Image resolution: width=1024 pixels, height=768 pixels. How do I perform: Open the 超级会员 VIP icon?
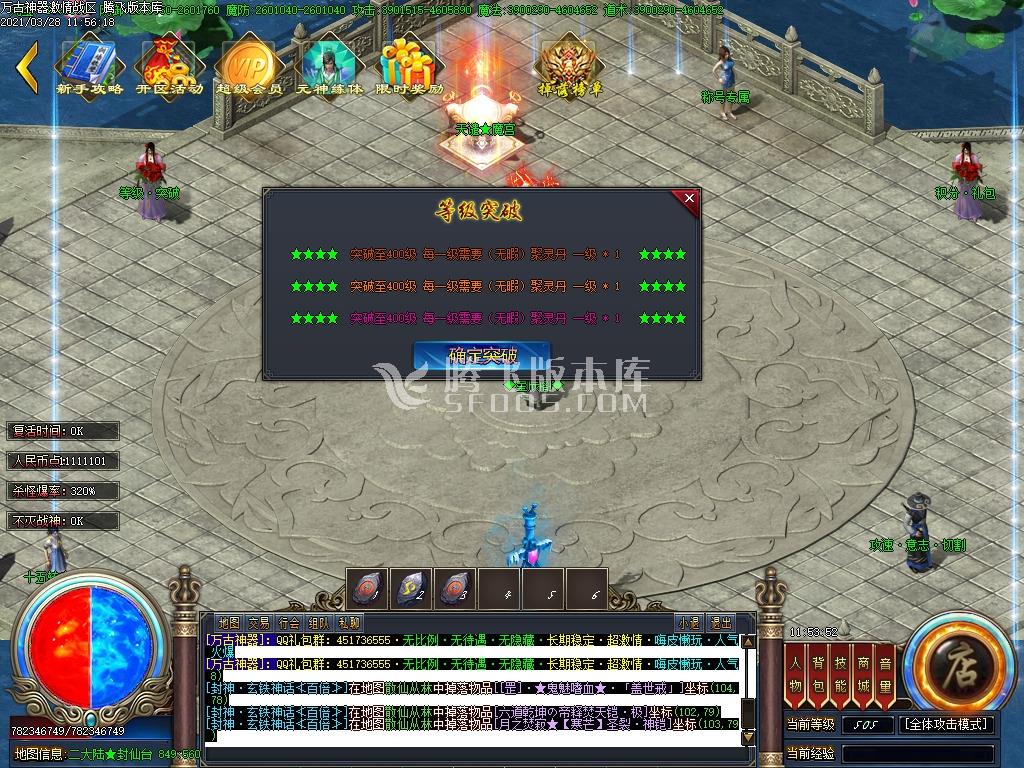[x=249, y=66]
